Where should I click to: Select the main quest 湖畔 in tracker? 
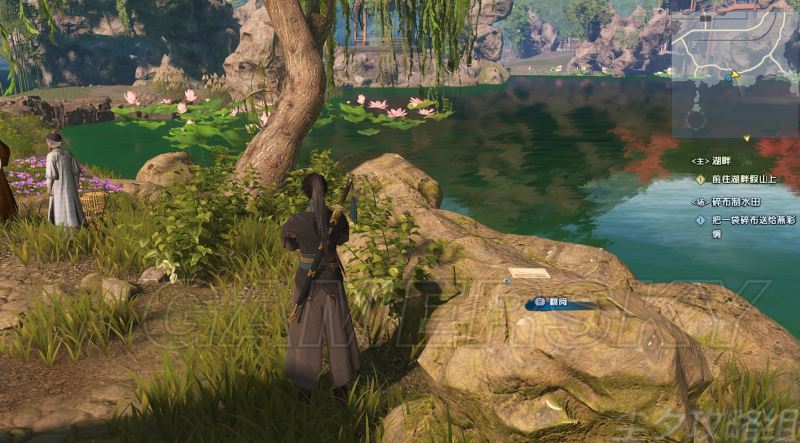(715, 160)
